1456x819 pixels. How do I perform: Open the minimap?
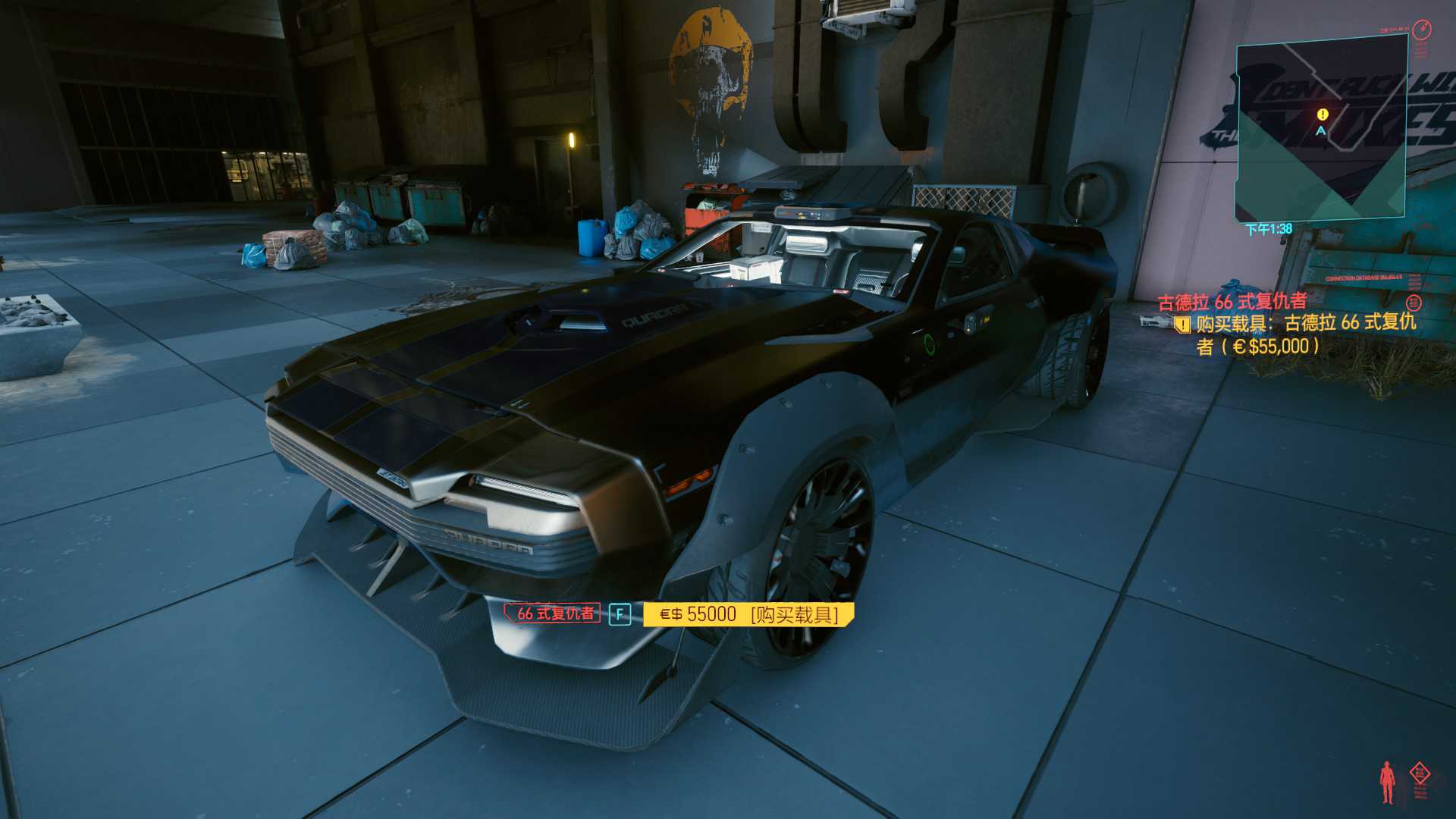pos(1321,129)
